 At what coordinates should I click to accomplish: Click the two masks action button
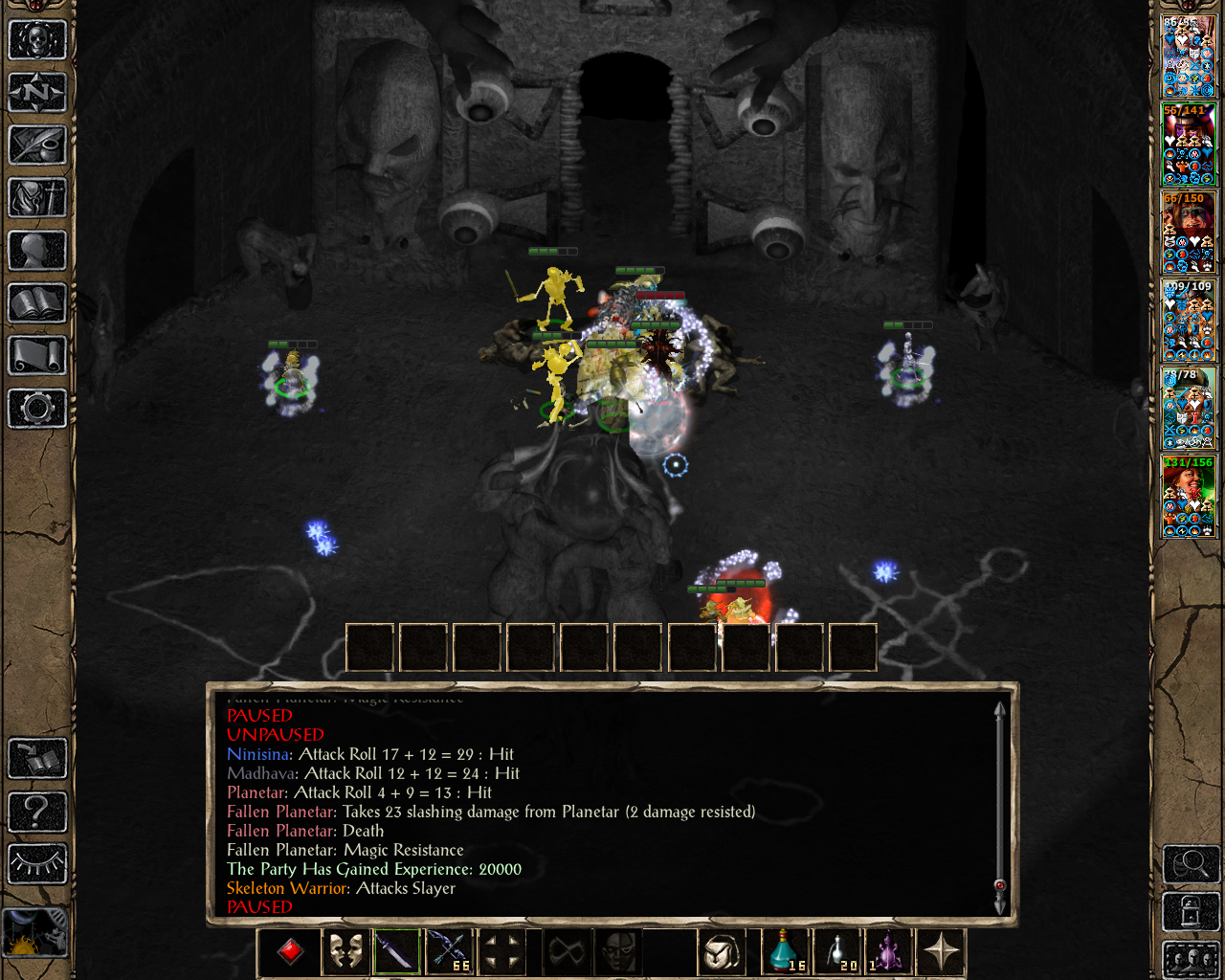(x=345, y=951)
